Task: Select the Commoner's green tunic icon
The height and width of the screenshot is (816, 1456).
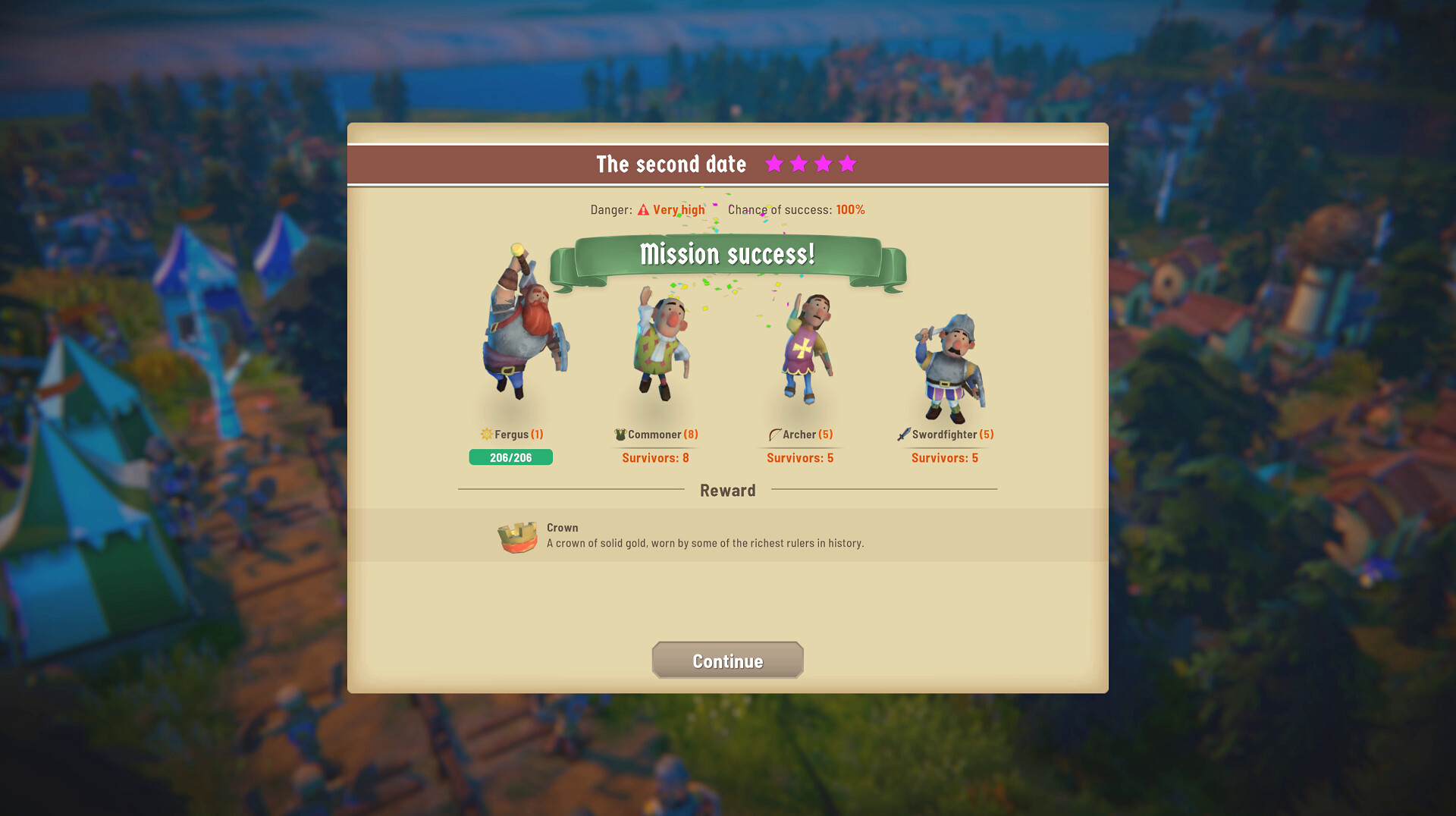Action: [x=620, y=434]
